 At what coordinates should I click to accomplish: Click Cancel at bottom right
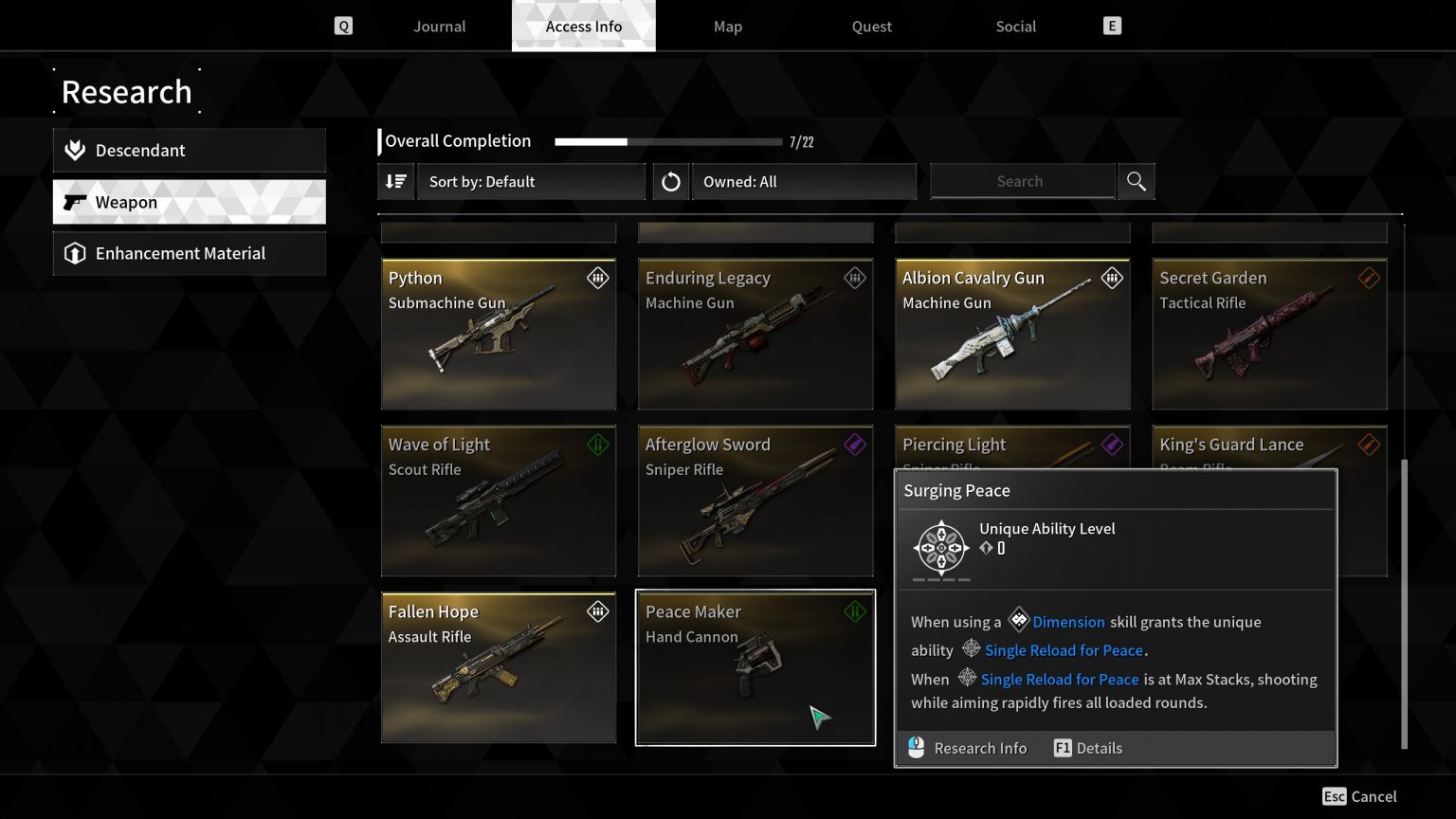click(1374, 796)
